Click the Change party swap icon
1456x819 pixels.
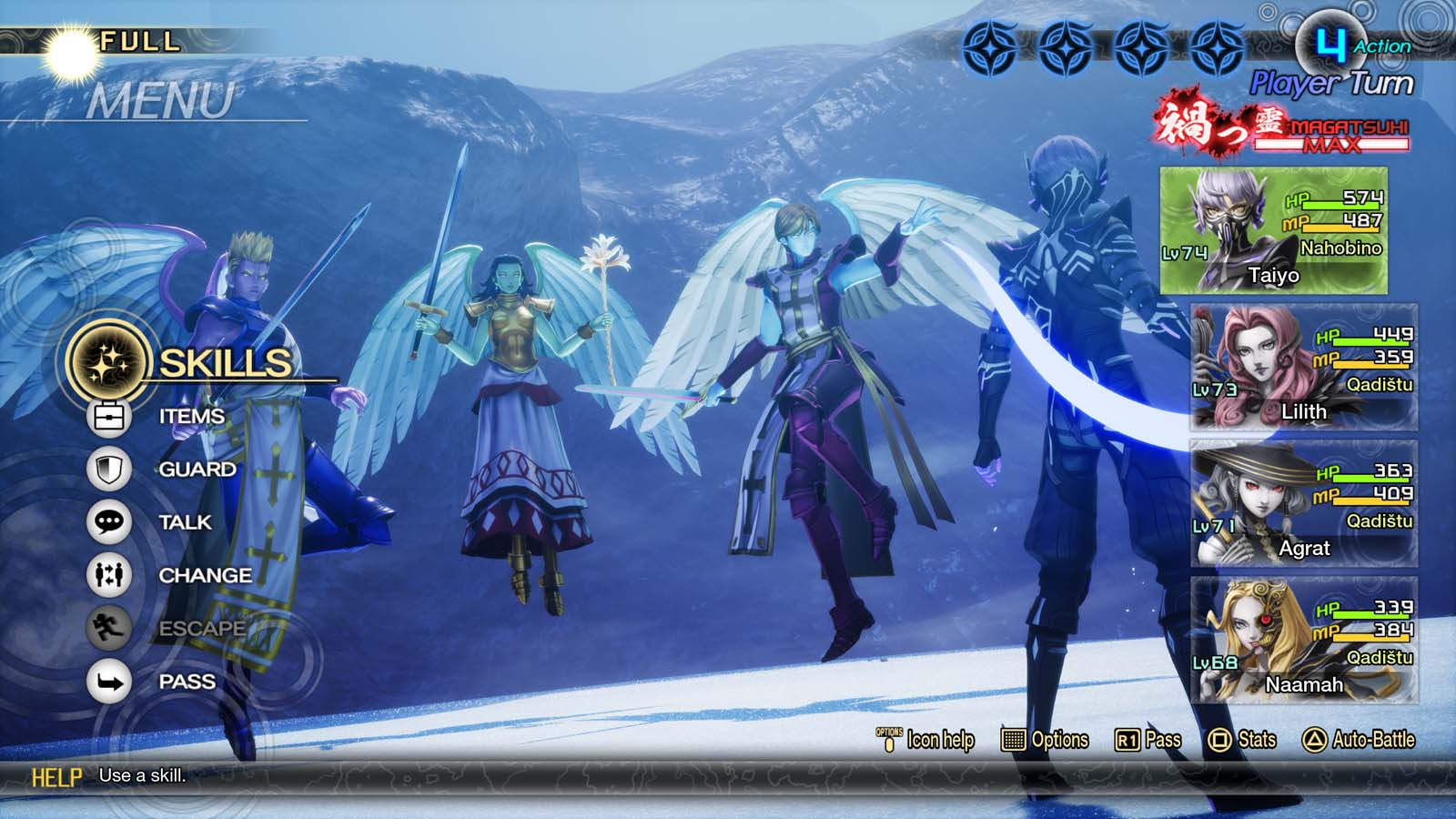(111, 575)
